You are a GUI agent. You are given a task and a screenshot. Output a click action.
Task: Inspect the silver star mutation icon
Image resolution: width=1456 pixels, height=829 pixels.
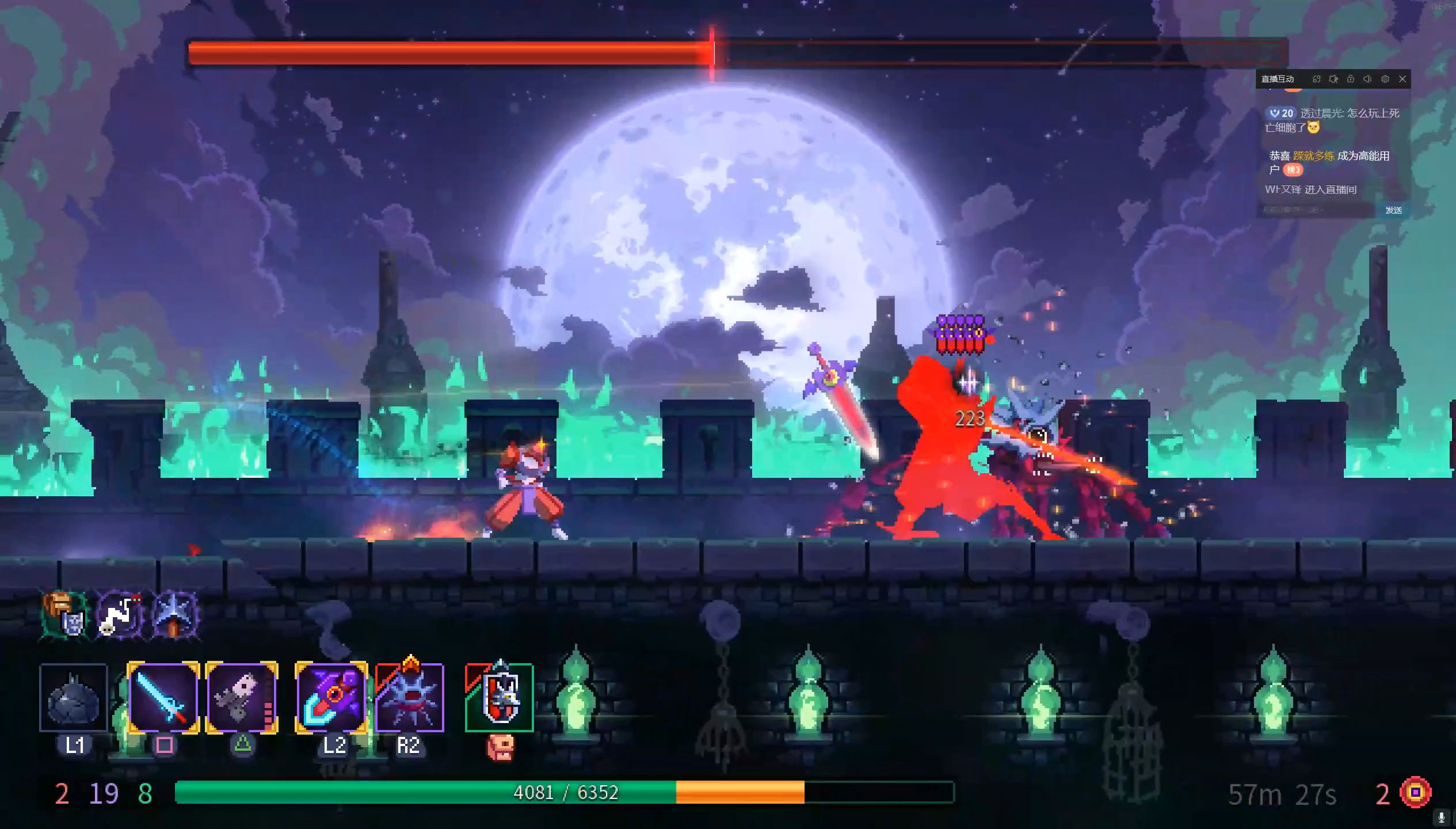(x=176, y=615)
